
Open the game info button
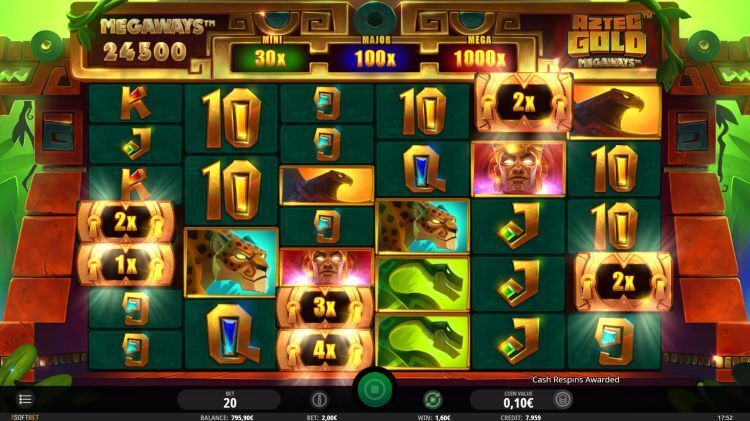click(x=319, y=399)
